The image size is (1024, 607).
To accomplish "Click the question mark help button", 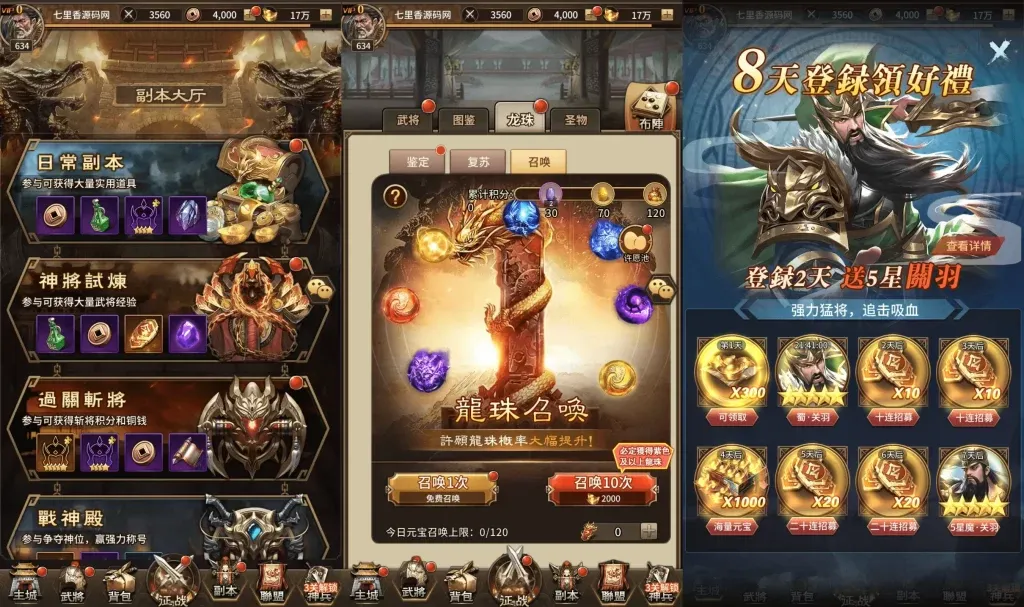I will pos(396,196).
